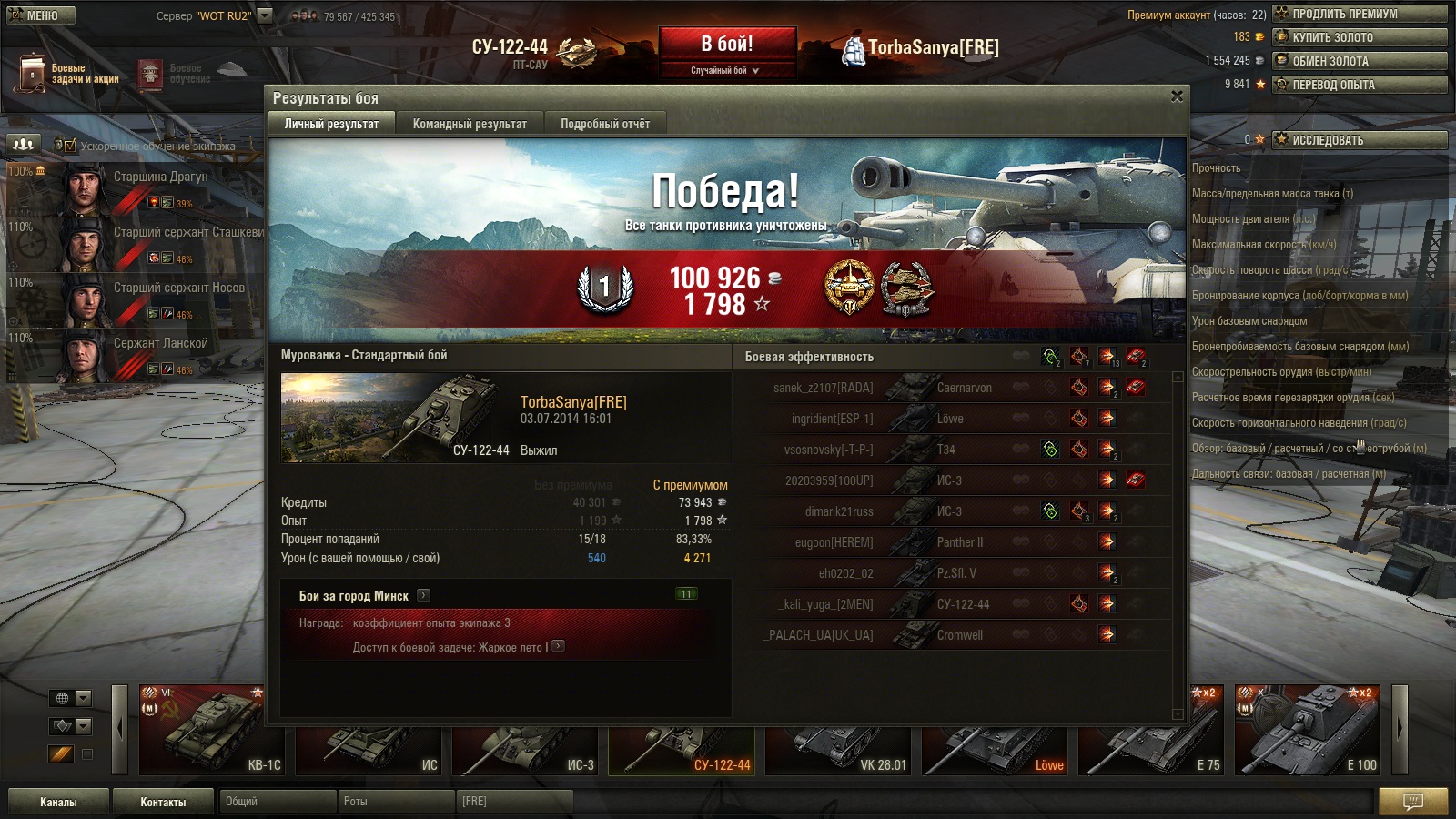Click ПЕРЕВОД ОПЫТА button
This screenshot has height=819, width=1456.
tap(1360, 85)
